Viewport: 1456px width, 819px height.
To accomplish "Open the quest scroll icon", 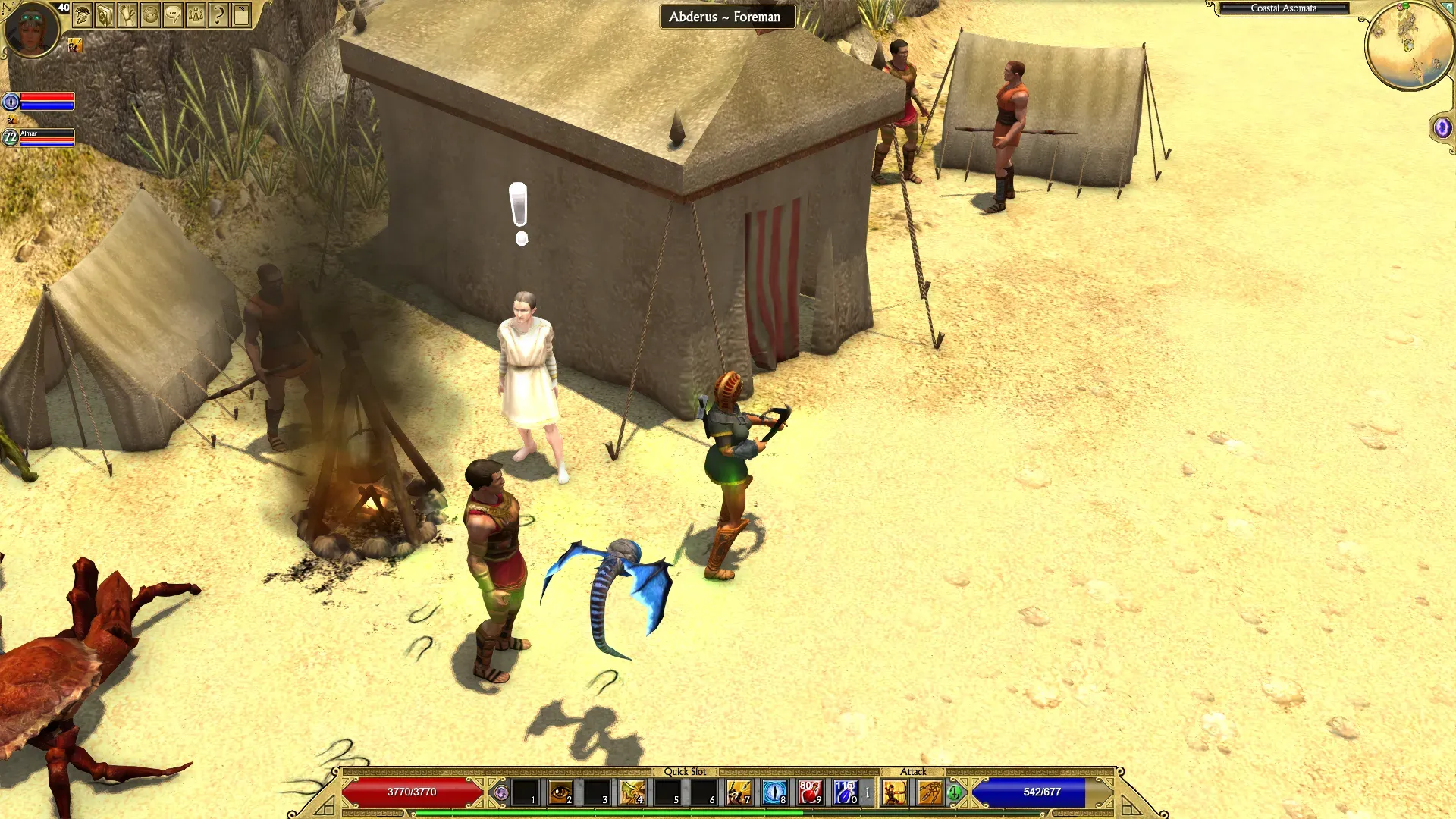I will [127, 15].
